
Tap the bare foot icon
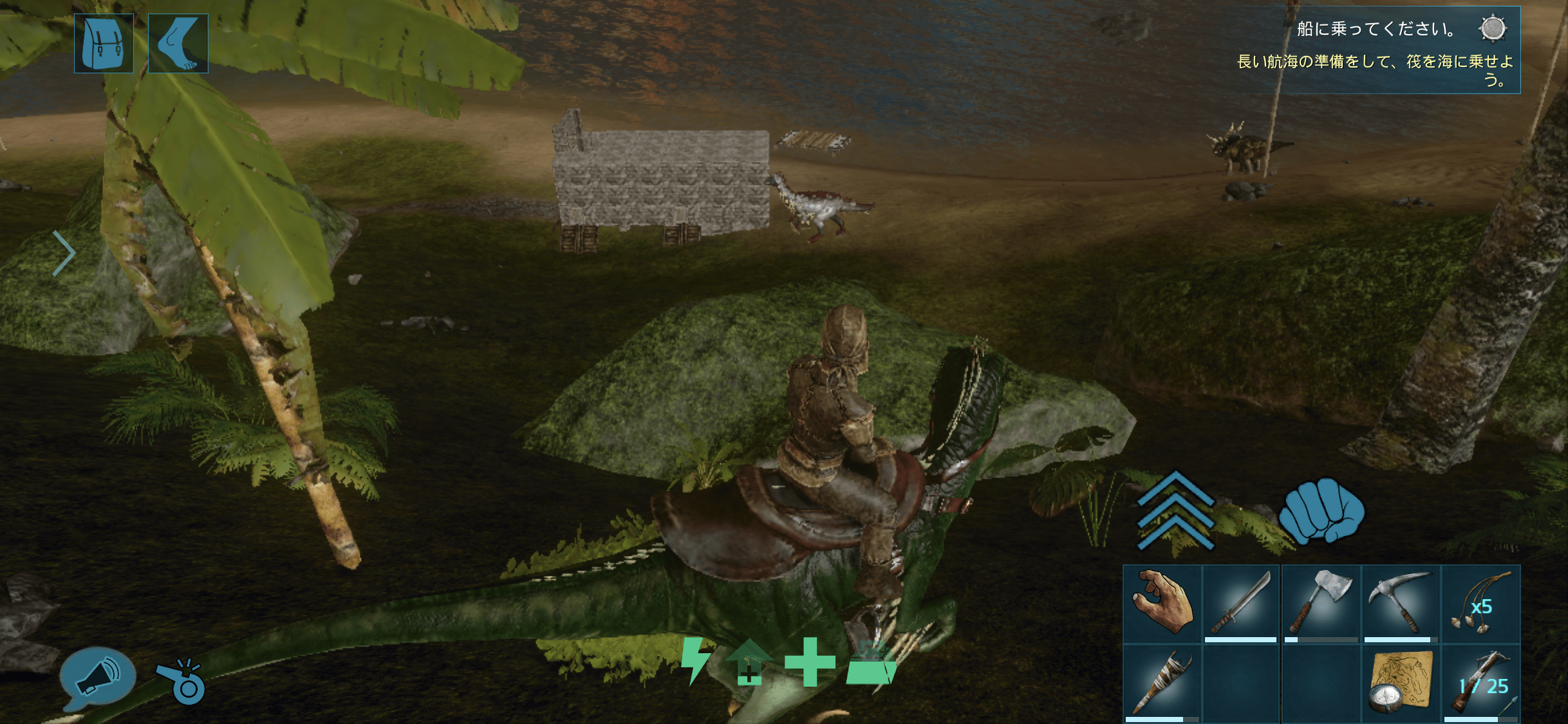tap(178, 43)
